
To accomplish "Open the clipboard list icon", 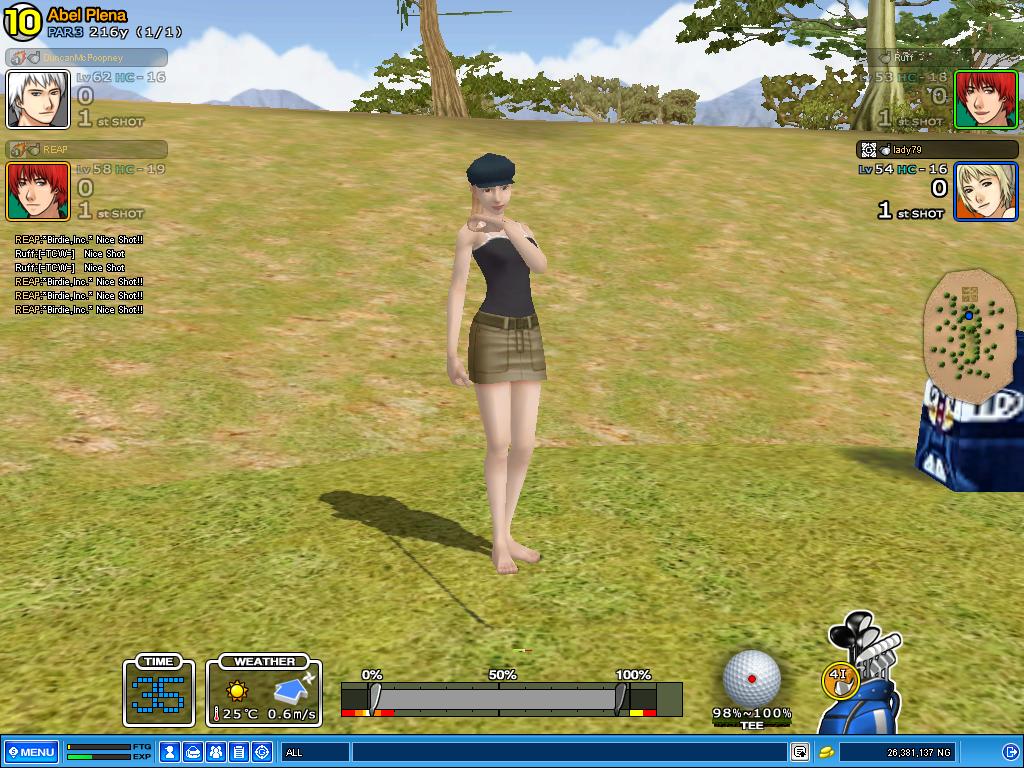I will pyautogui.click(x=239, y=752).
